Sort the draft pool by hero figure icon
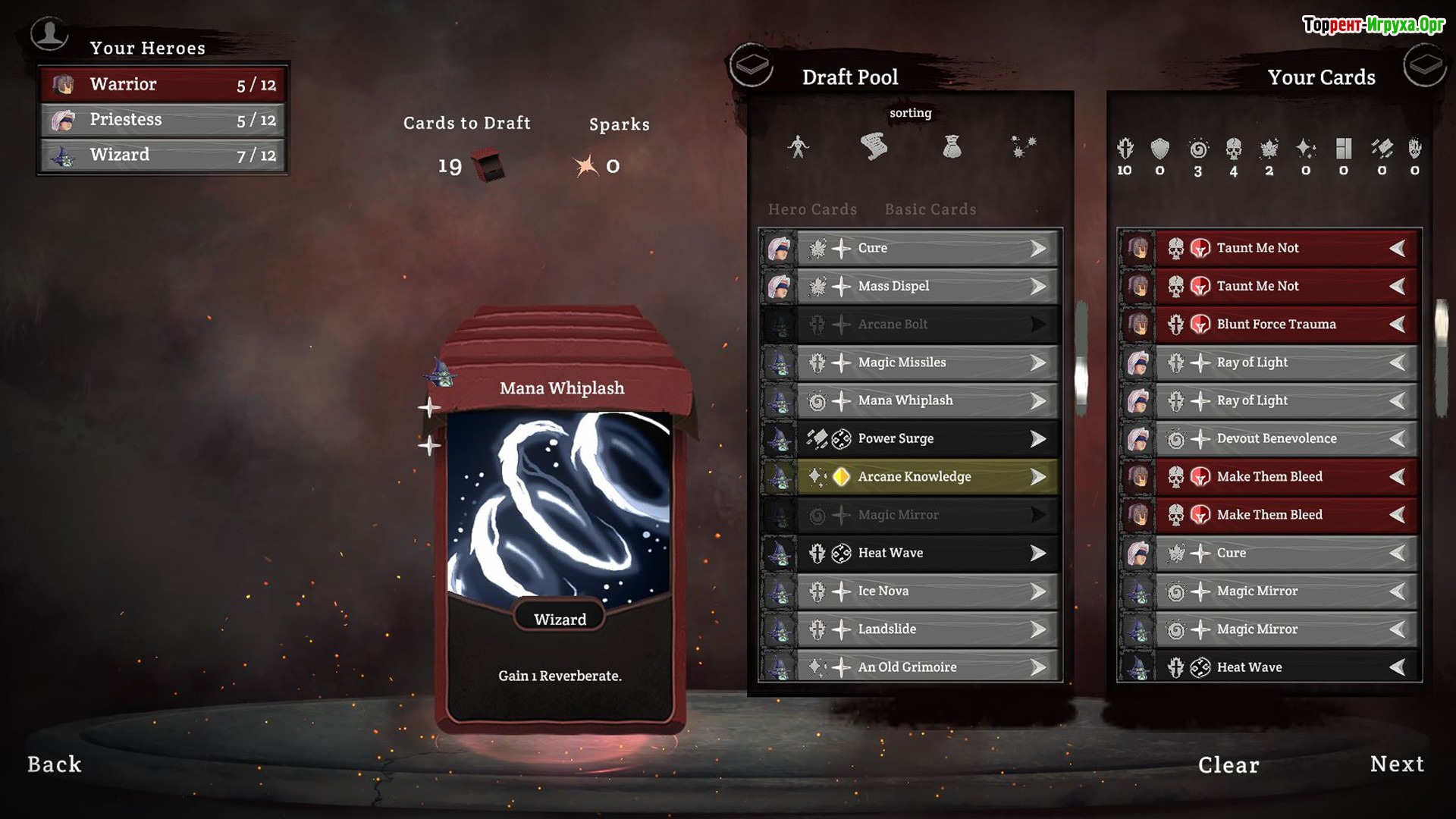 point(798,146)
